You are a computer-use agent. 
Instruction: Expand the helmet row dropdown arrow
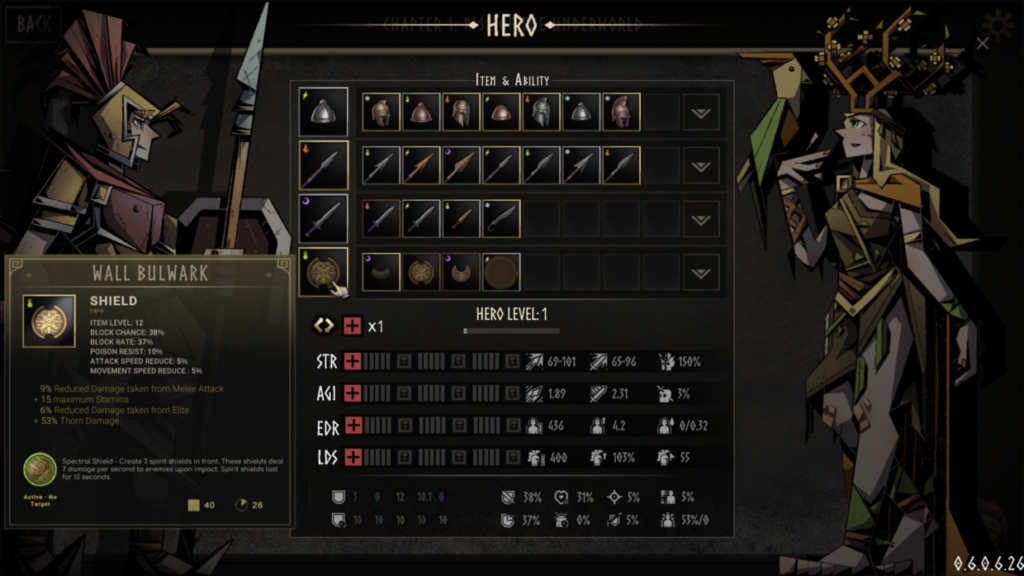tap(701, 112)
